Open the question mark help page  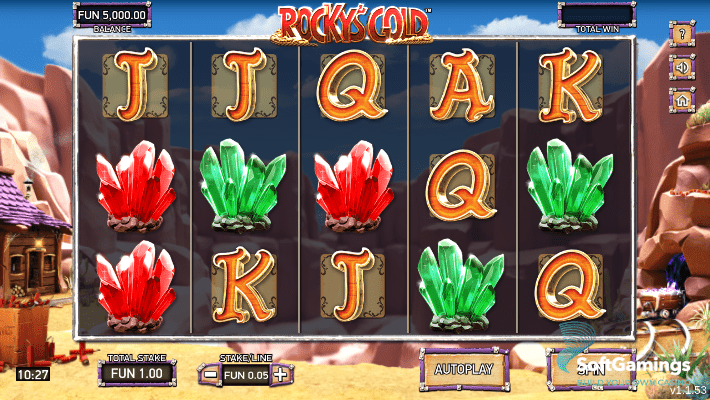pyautogui.click(x=684, y=37)
